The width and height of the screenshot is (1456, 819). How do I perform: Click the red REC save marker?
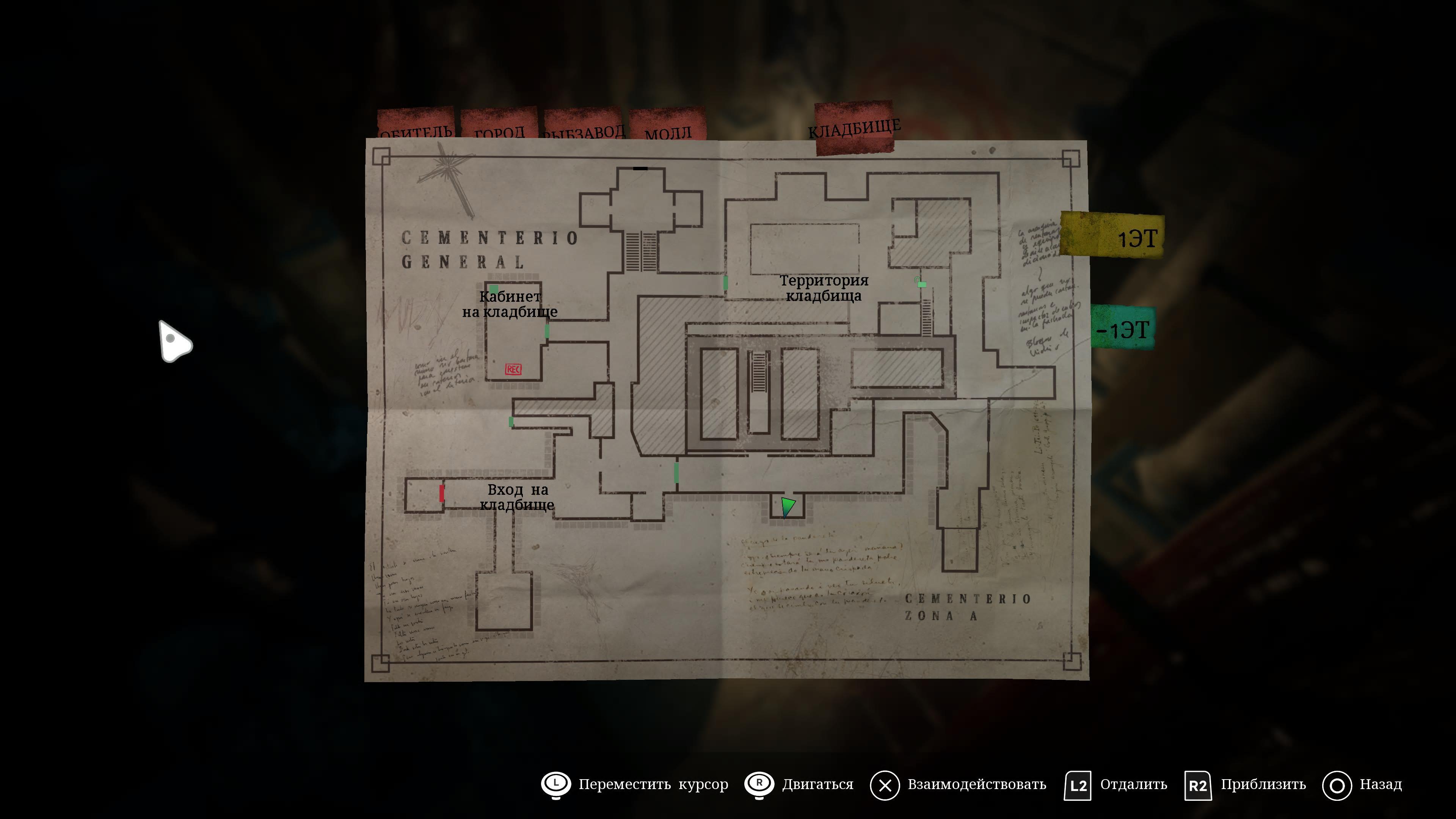pyautogui.click(x=513, y=370)
